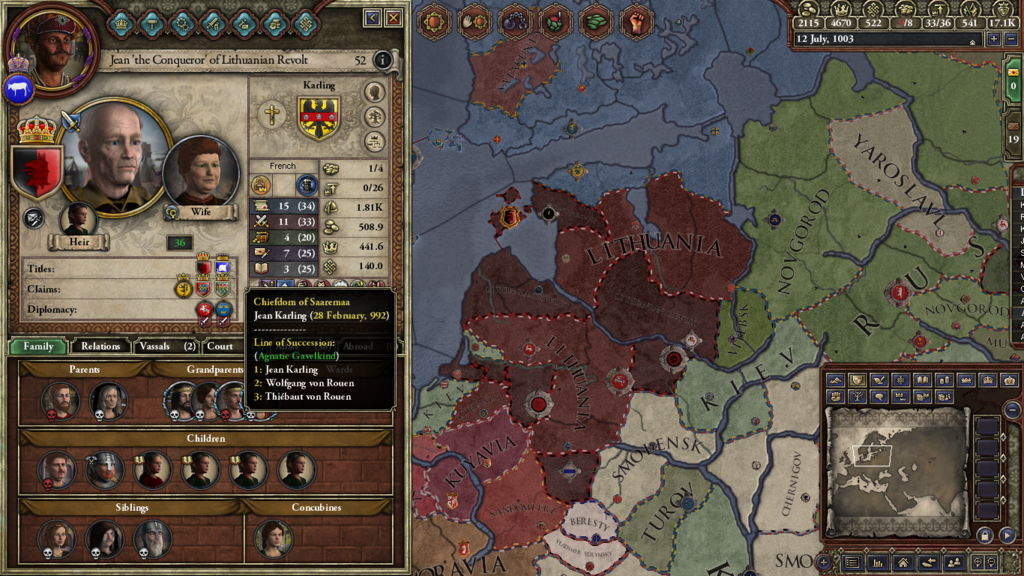Open the Christian cross religion icon
The image size is (1024, 576).
(x=270, y=115)
